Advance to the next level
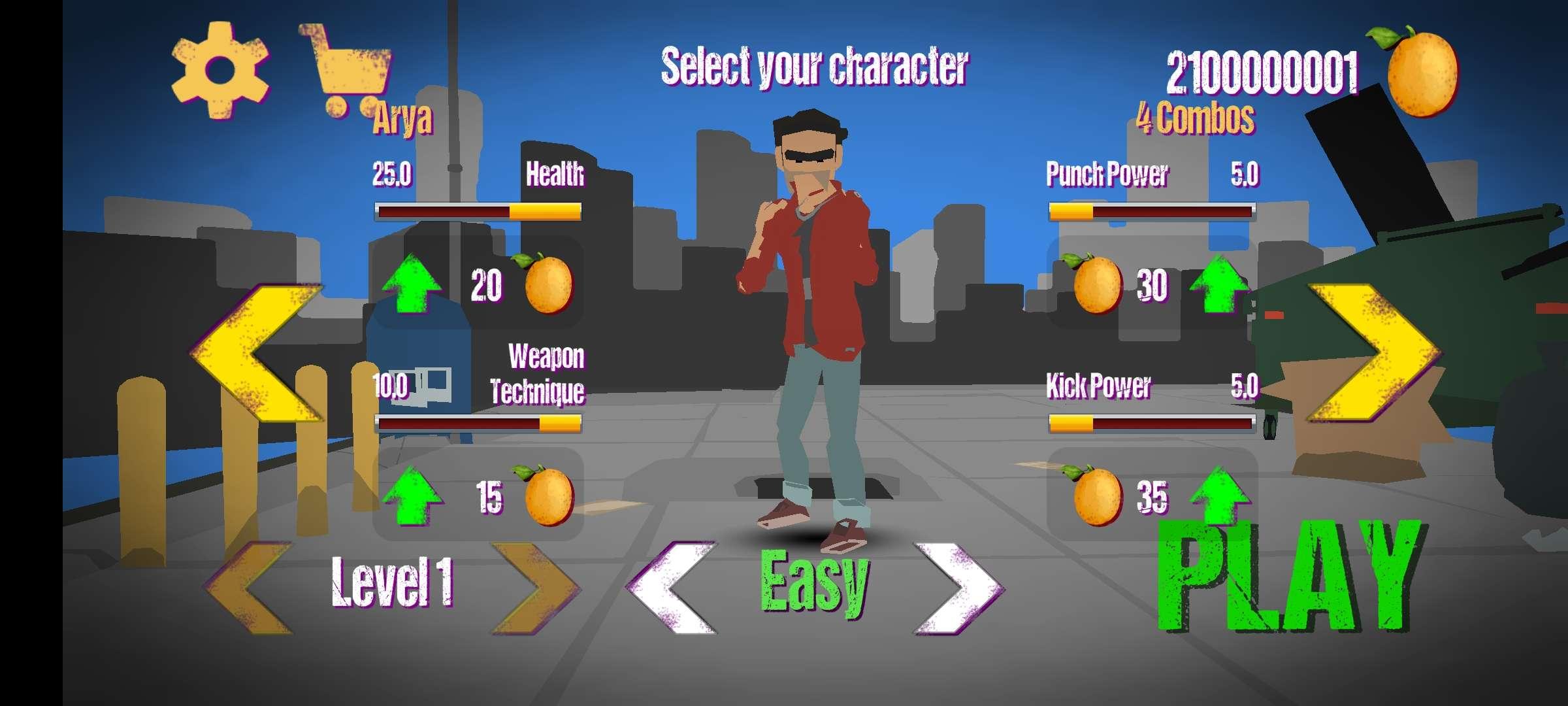Viewport: 1568px width, 706px height. click(x=536, y=586)
